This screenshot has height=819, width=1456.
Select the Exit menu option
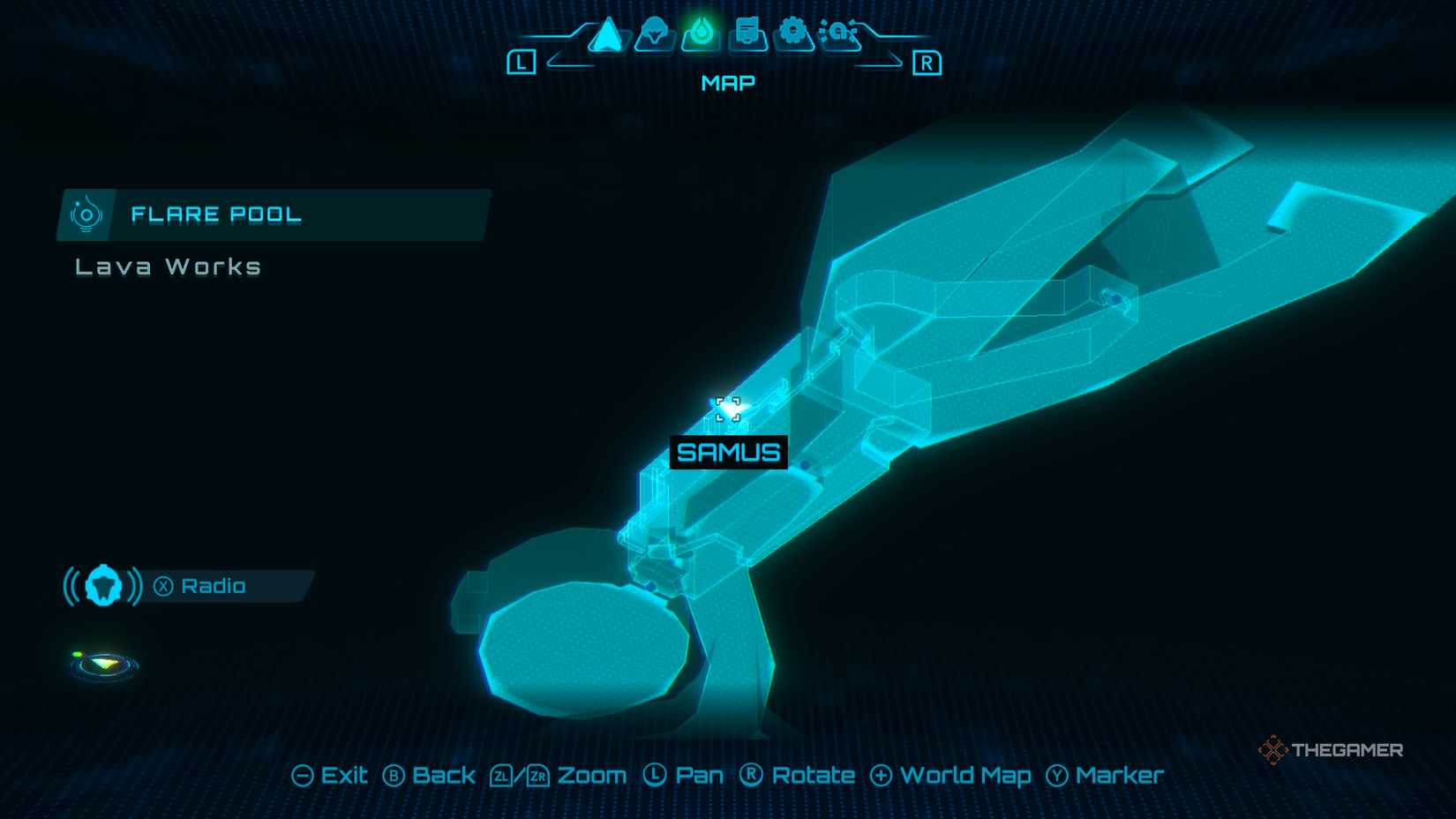tap(333, 775)
